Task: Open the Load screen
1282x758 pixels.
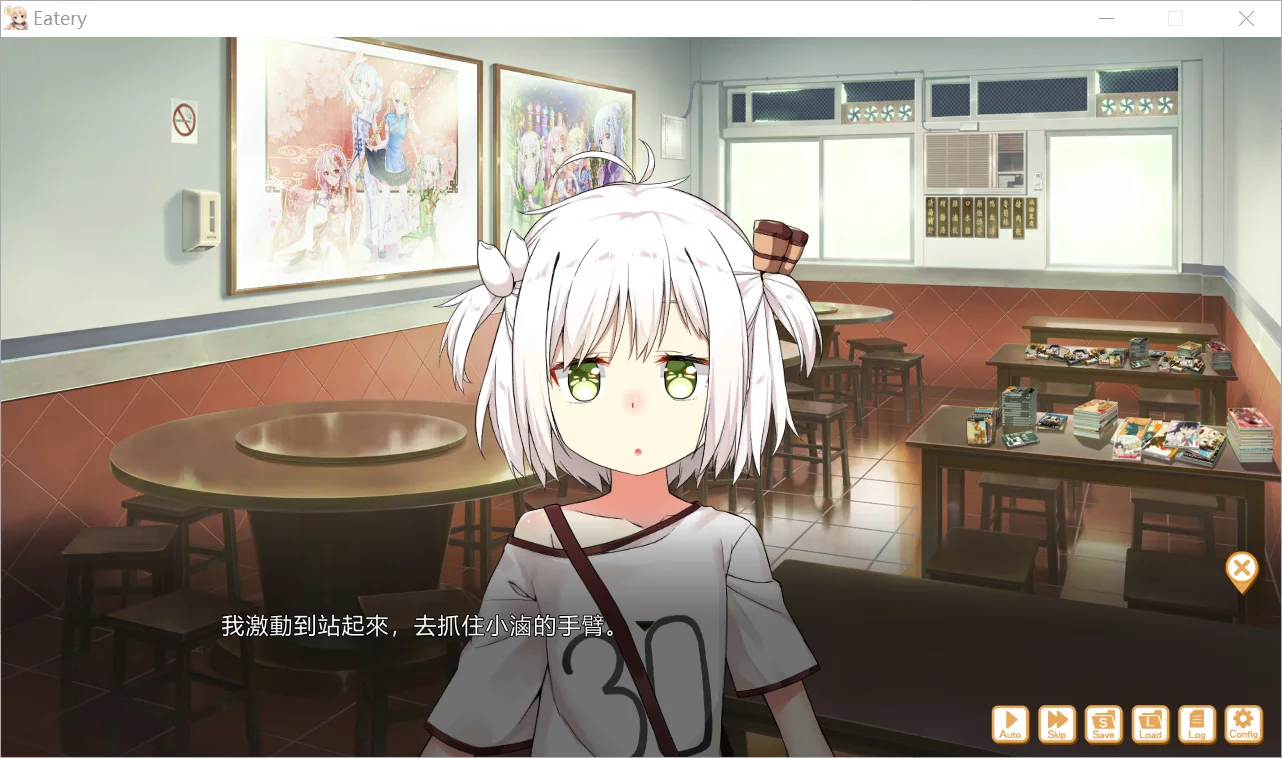Action: (1150, 723)
